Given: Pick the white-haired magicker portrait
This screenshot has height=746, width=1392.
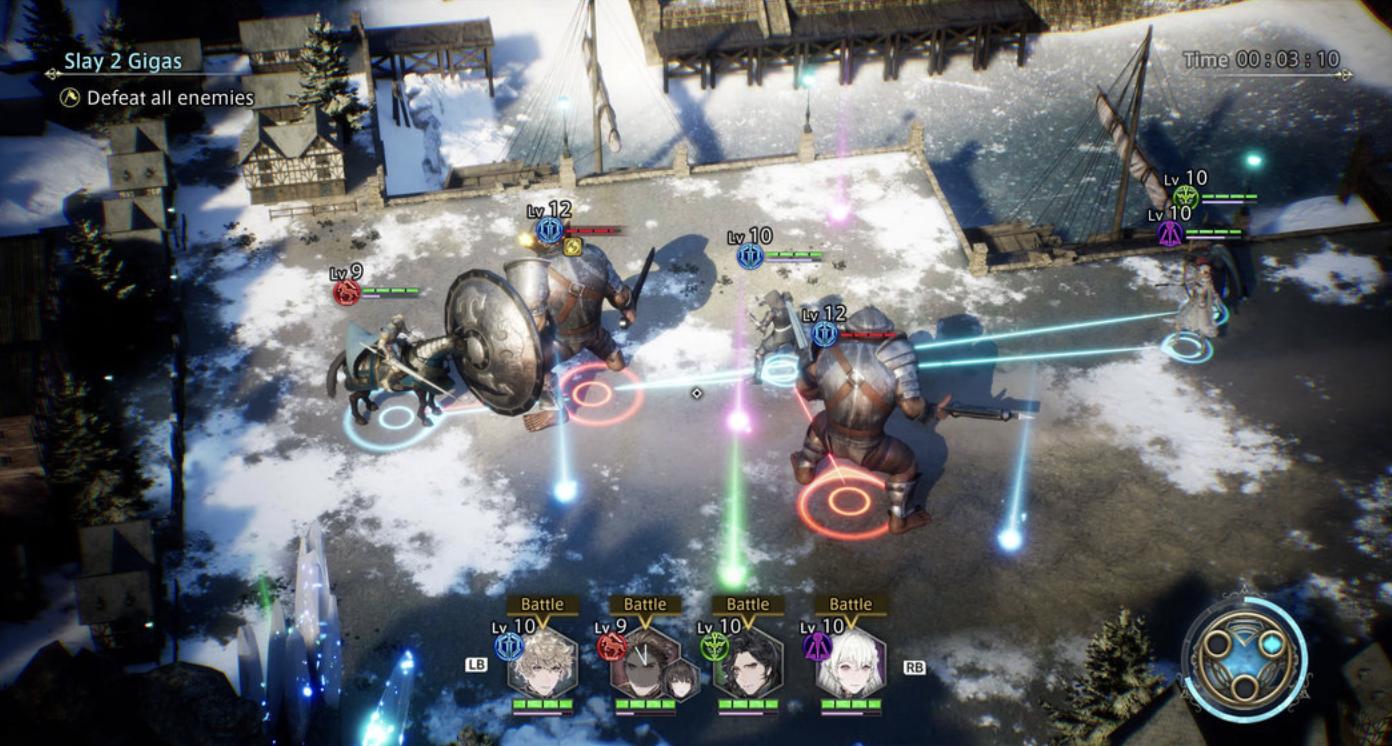Looking at the screenshot, I should coord(851,663).
